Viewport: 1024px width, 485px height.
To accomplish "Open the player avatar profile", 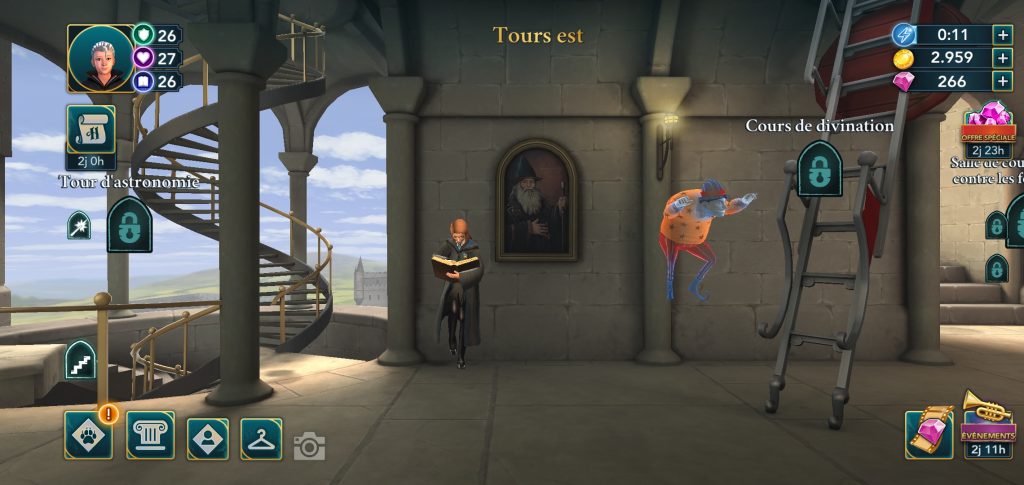I will point(100,58).
